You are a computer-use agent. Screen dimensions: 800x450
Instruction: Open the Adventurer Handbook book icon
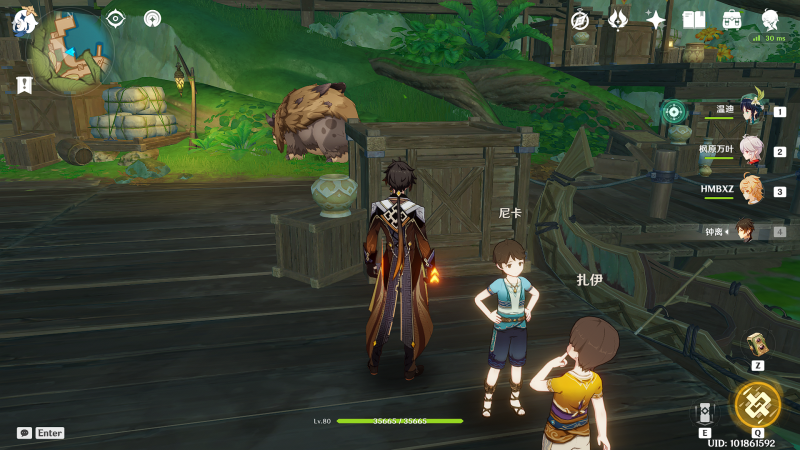coord(694,19)
